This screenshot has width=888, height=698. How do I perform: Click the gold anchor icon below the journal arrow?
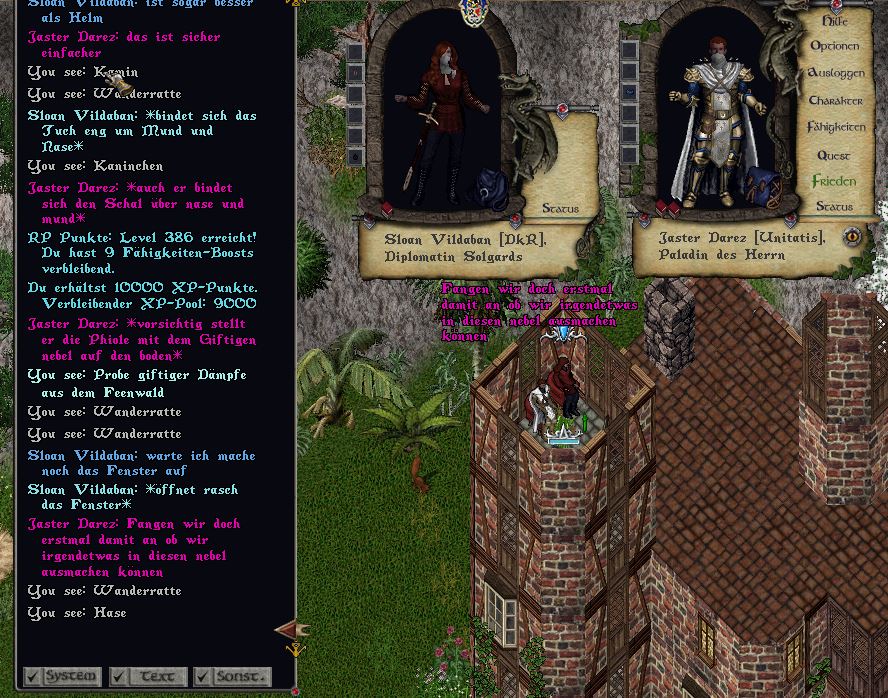(x=295, y=650)
